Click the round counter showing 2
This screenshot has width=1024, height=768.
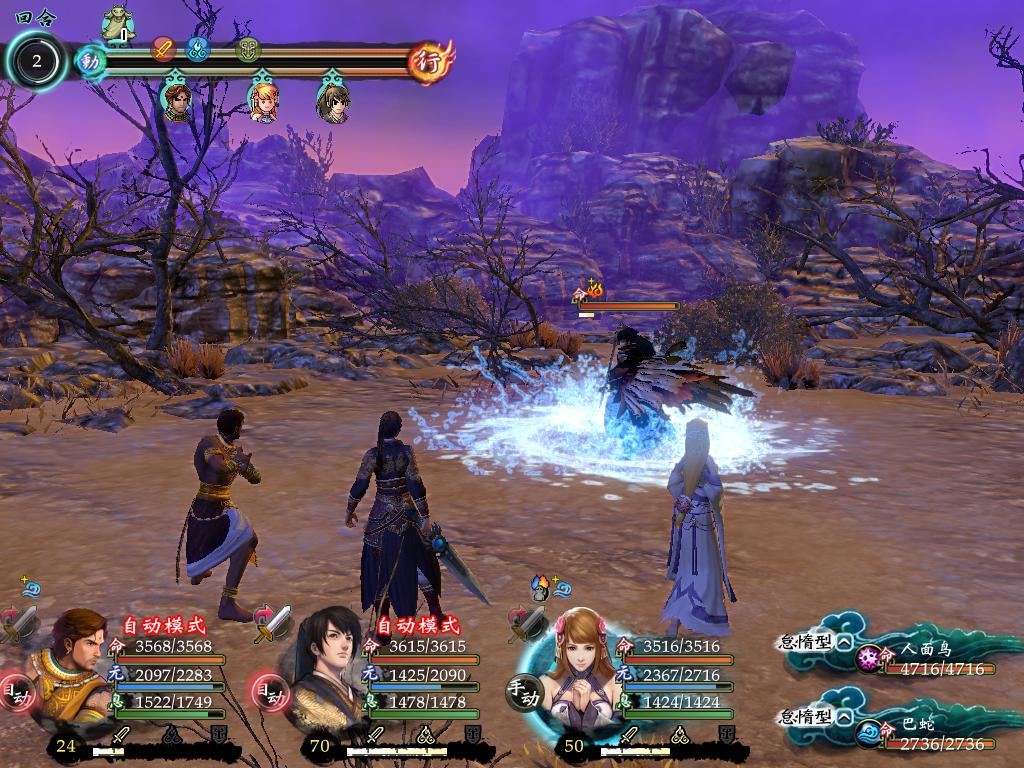37,62
